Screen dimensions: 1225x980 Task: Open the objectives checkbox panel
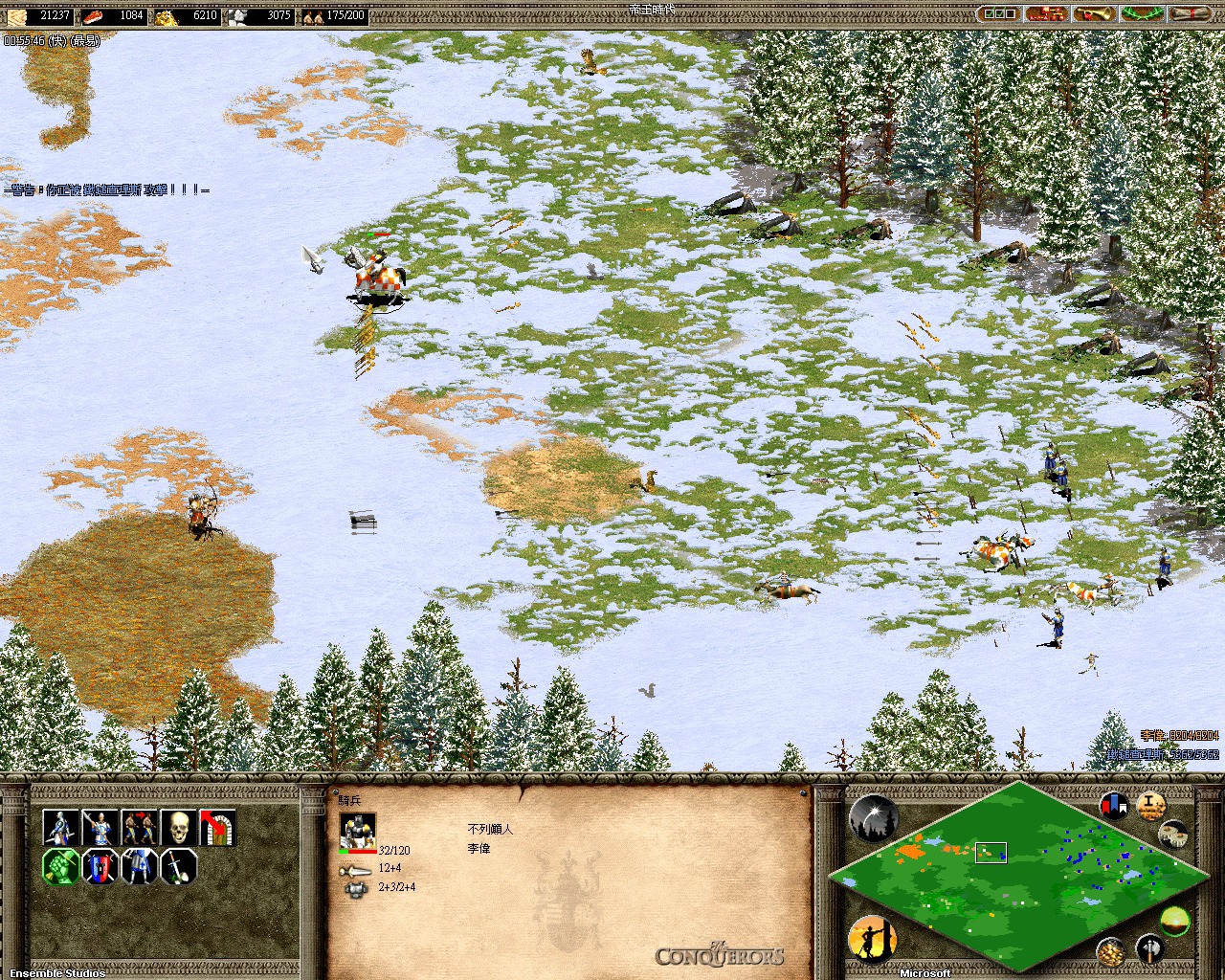coord(999,14)
